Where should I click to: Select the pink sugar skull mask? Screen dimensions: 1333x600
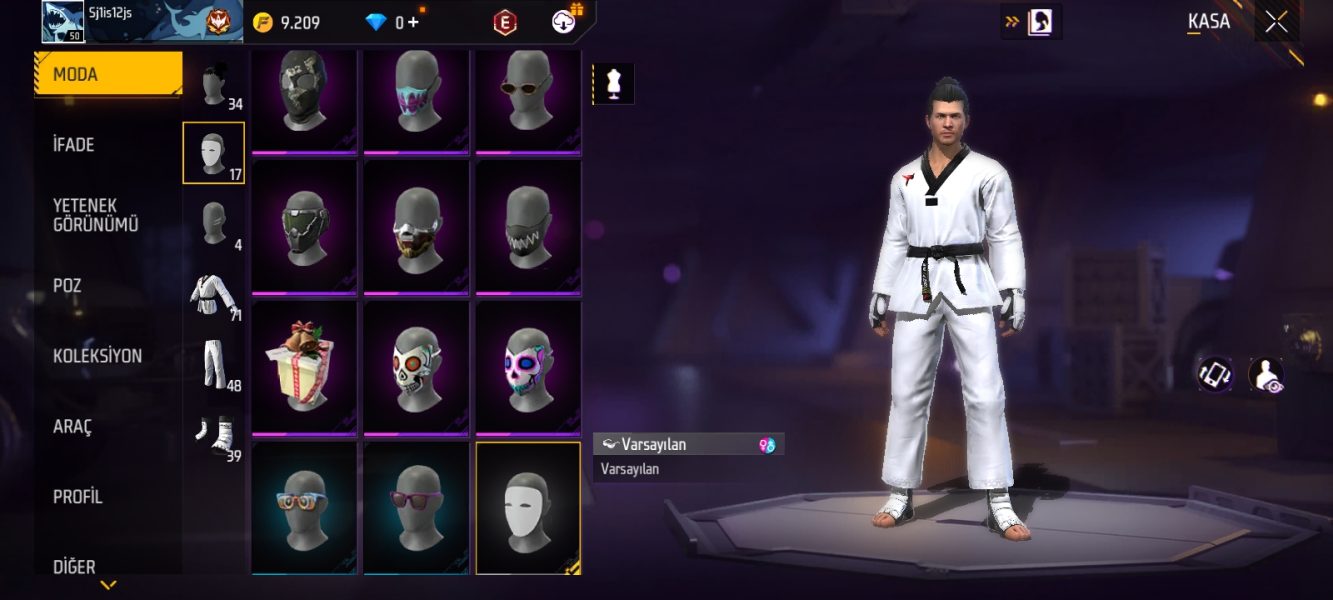click(528, 367)
